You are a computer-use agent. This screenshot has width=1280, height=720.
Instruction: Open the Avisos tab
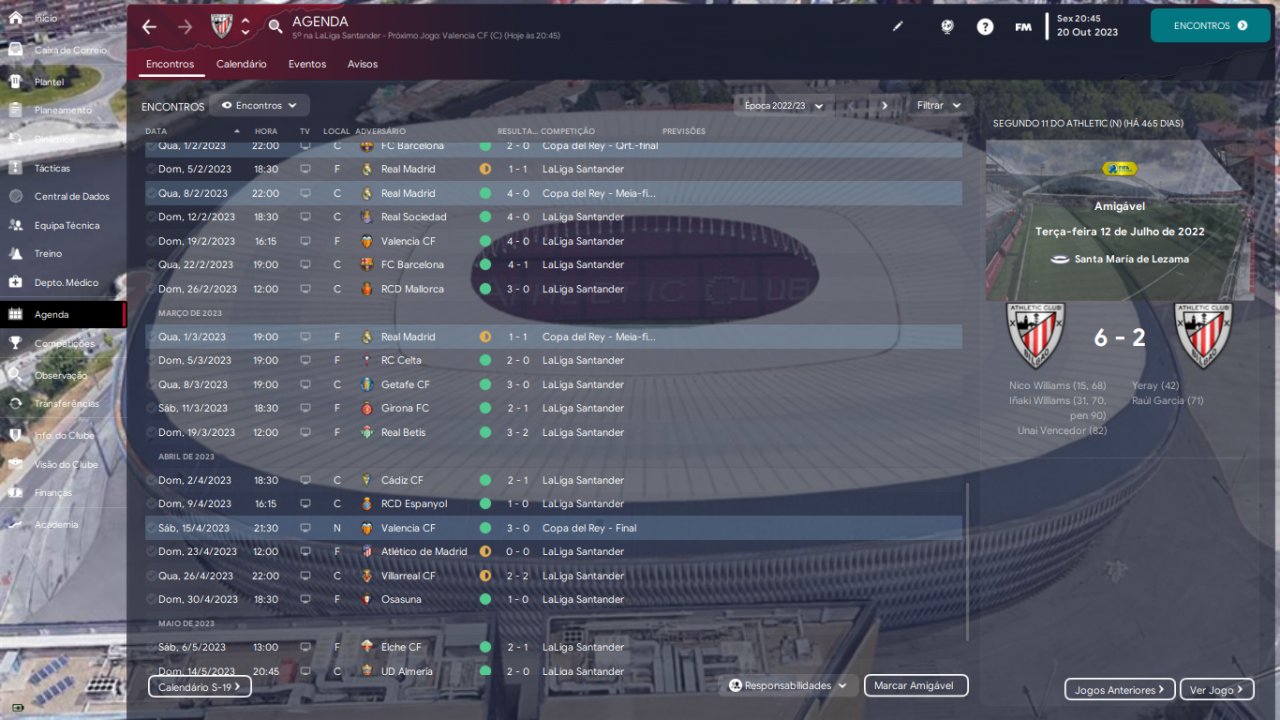[362, 64]
